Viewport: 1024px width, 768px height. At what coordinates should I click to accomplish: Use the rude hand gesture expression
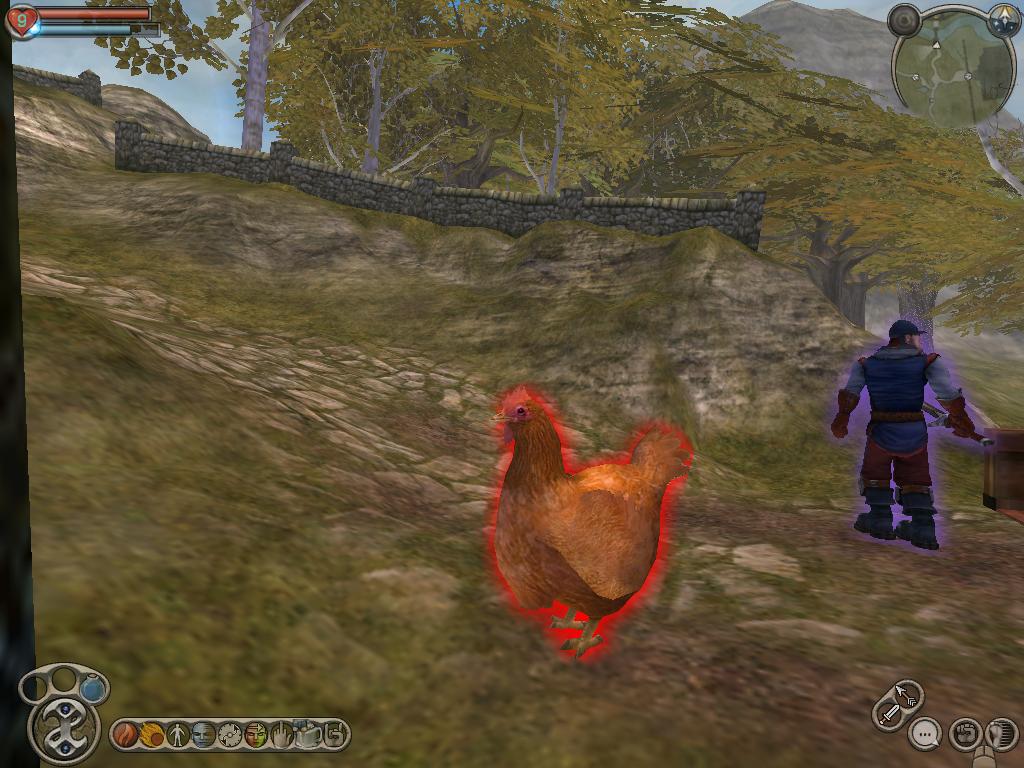[282, 735]
